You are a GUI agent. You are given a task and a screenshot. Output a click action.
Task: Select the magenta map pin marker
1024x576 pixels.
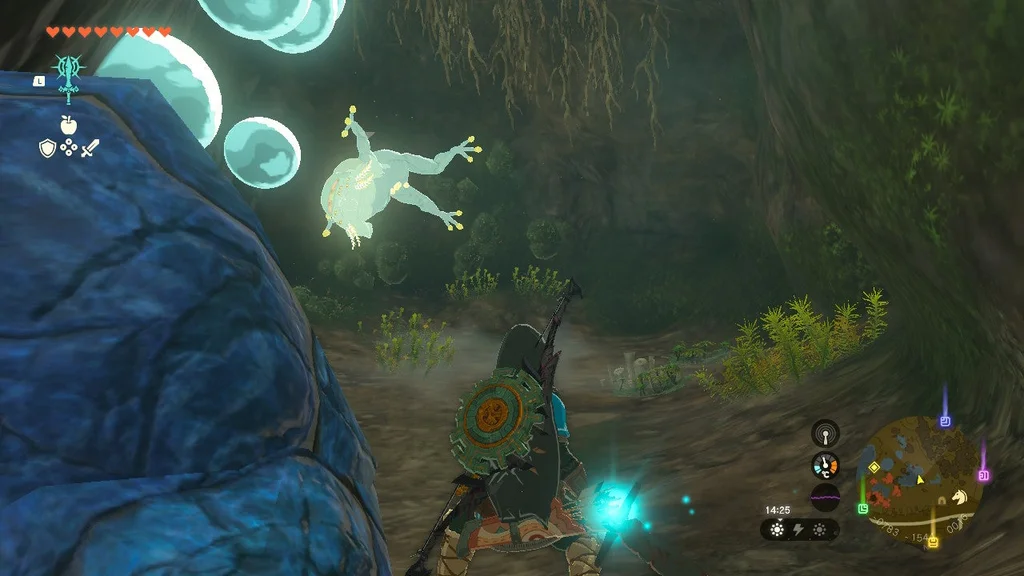coord(983,476)
